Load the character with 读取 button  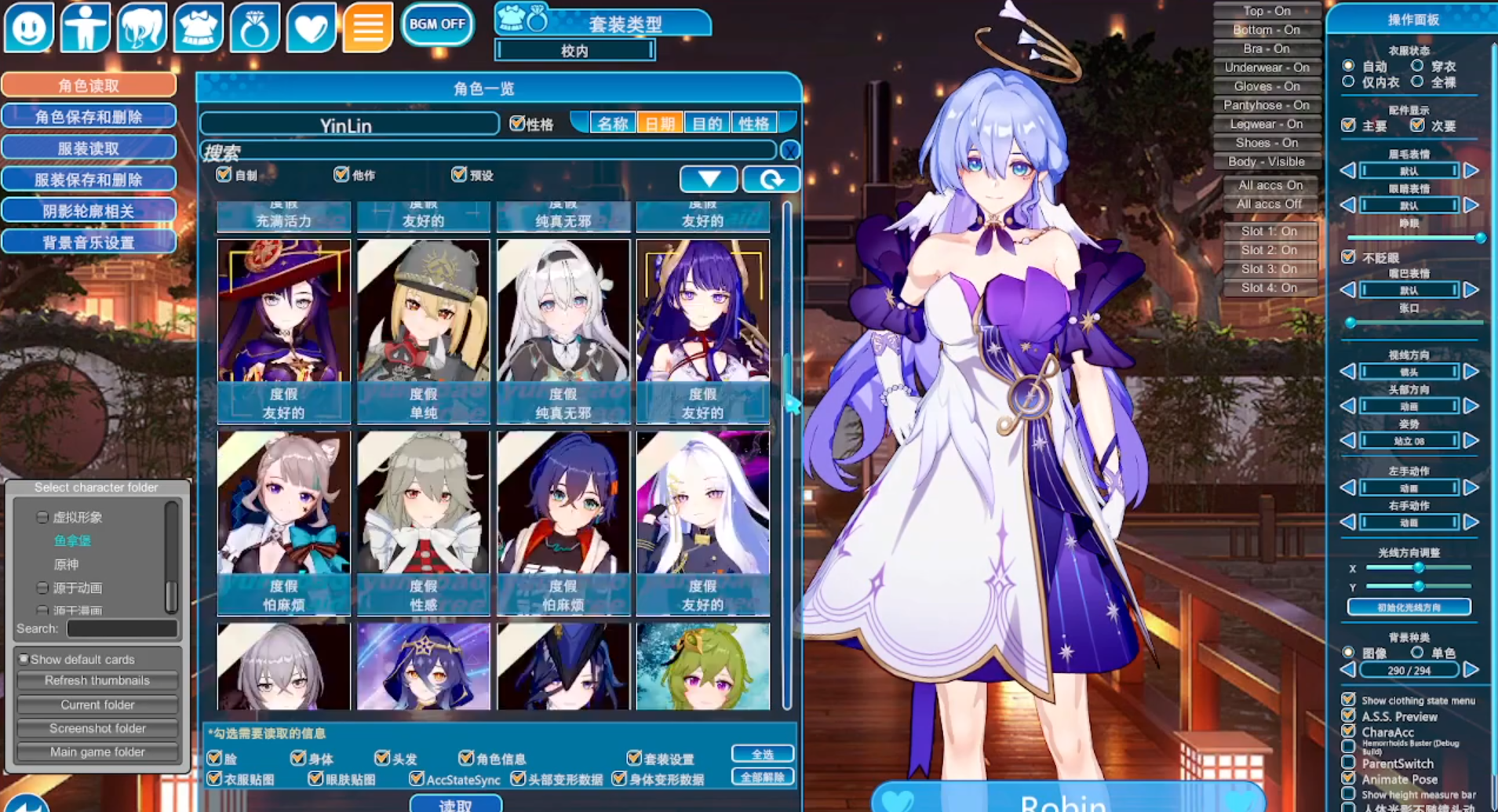pyautogui.click(x=455, y=805)
